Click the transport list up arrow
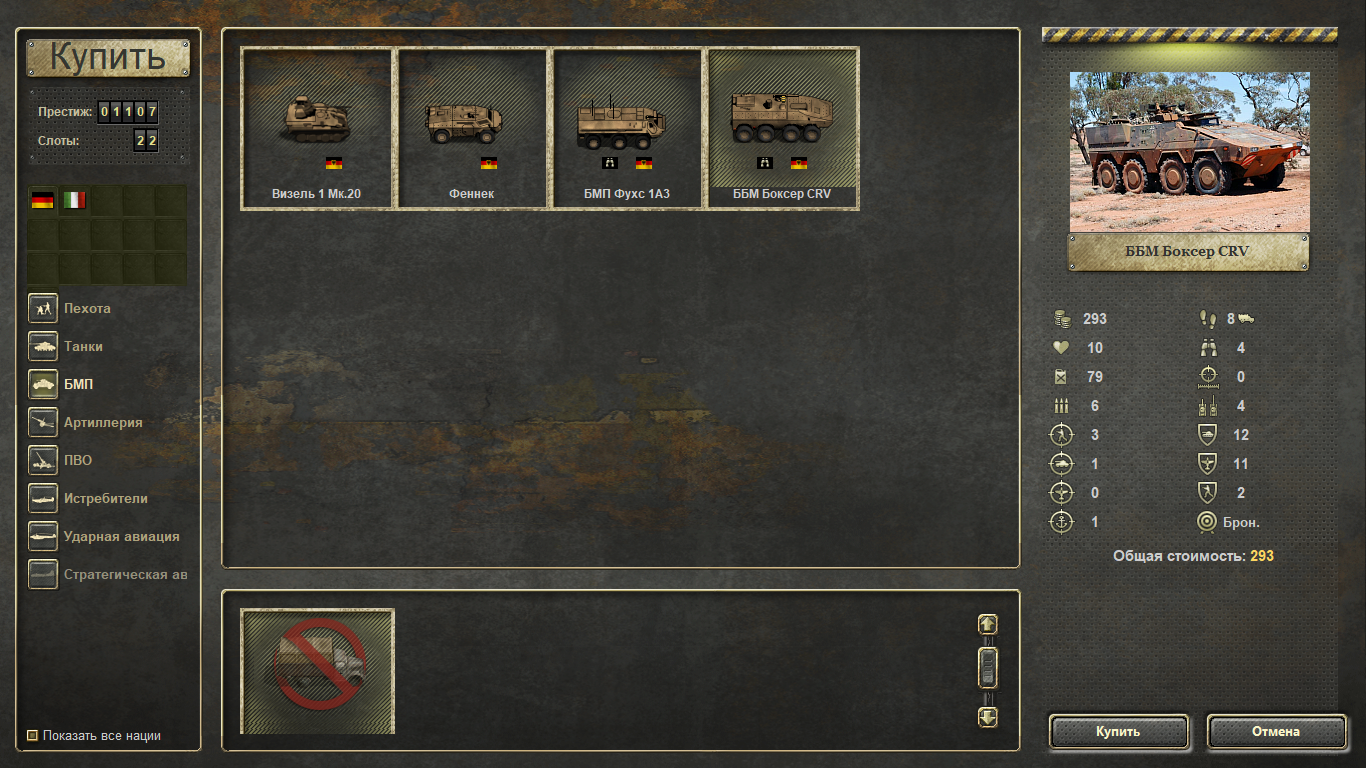 987,624
